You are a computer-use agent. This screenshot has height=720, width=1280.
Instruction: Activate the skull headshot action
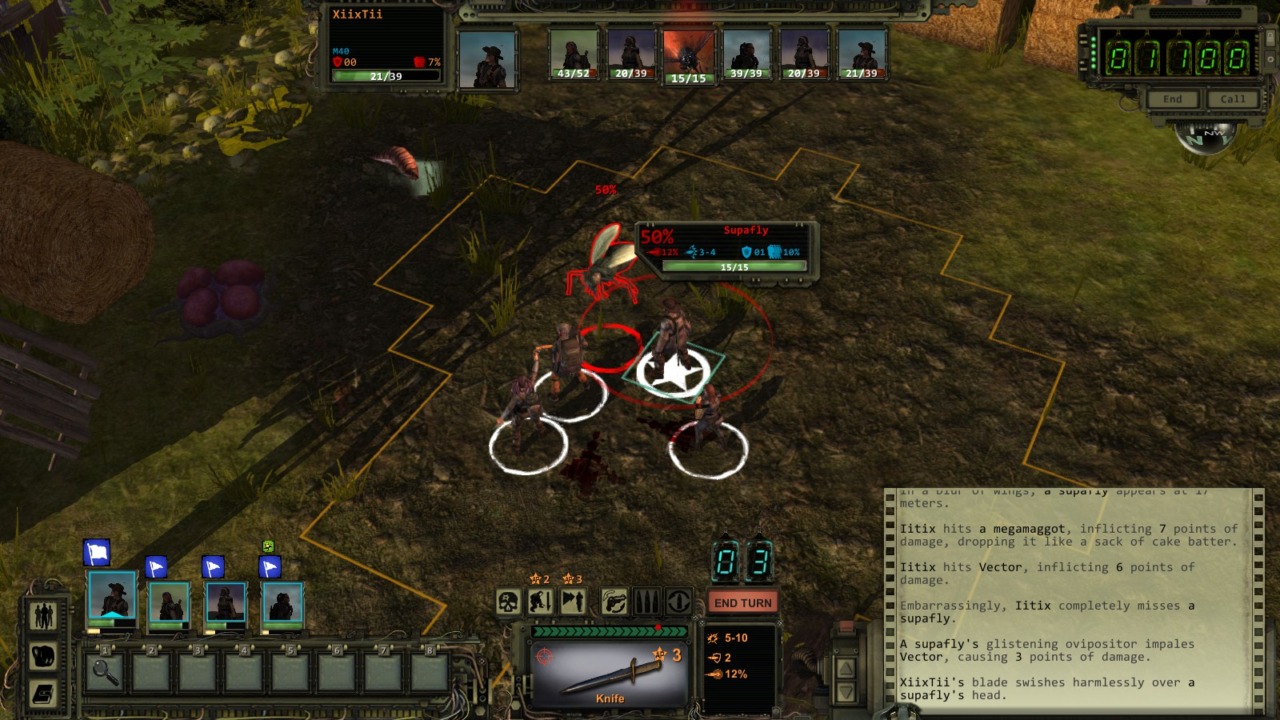tap(508, 602)
